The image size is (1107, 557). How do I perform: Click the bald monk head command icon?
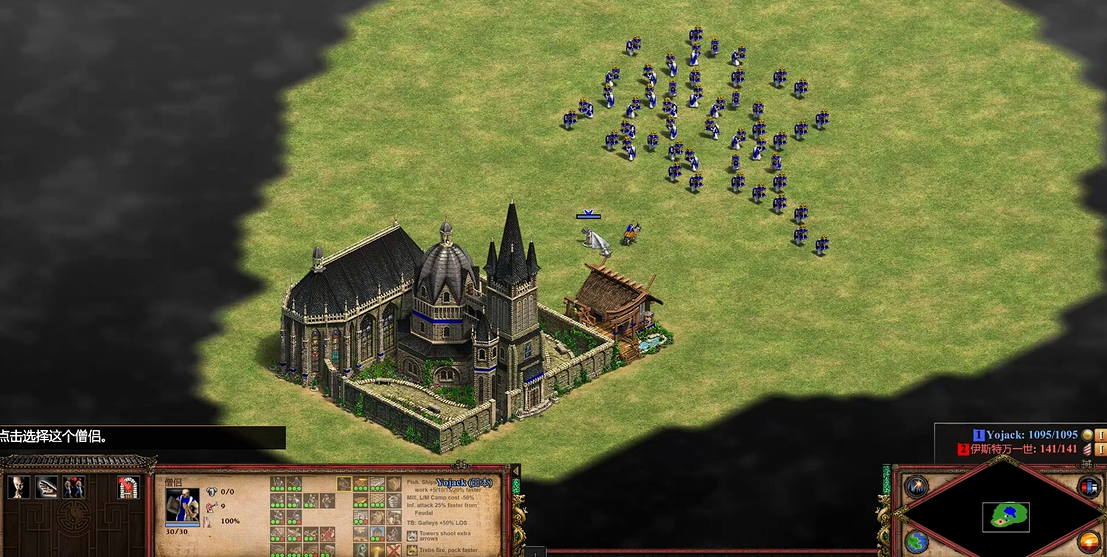click(x=18, y=487)
